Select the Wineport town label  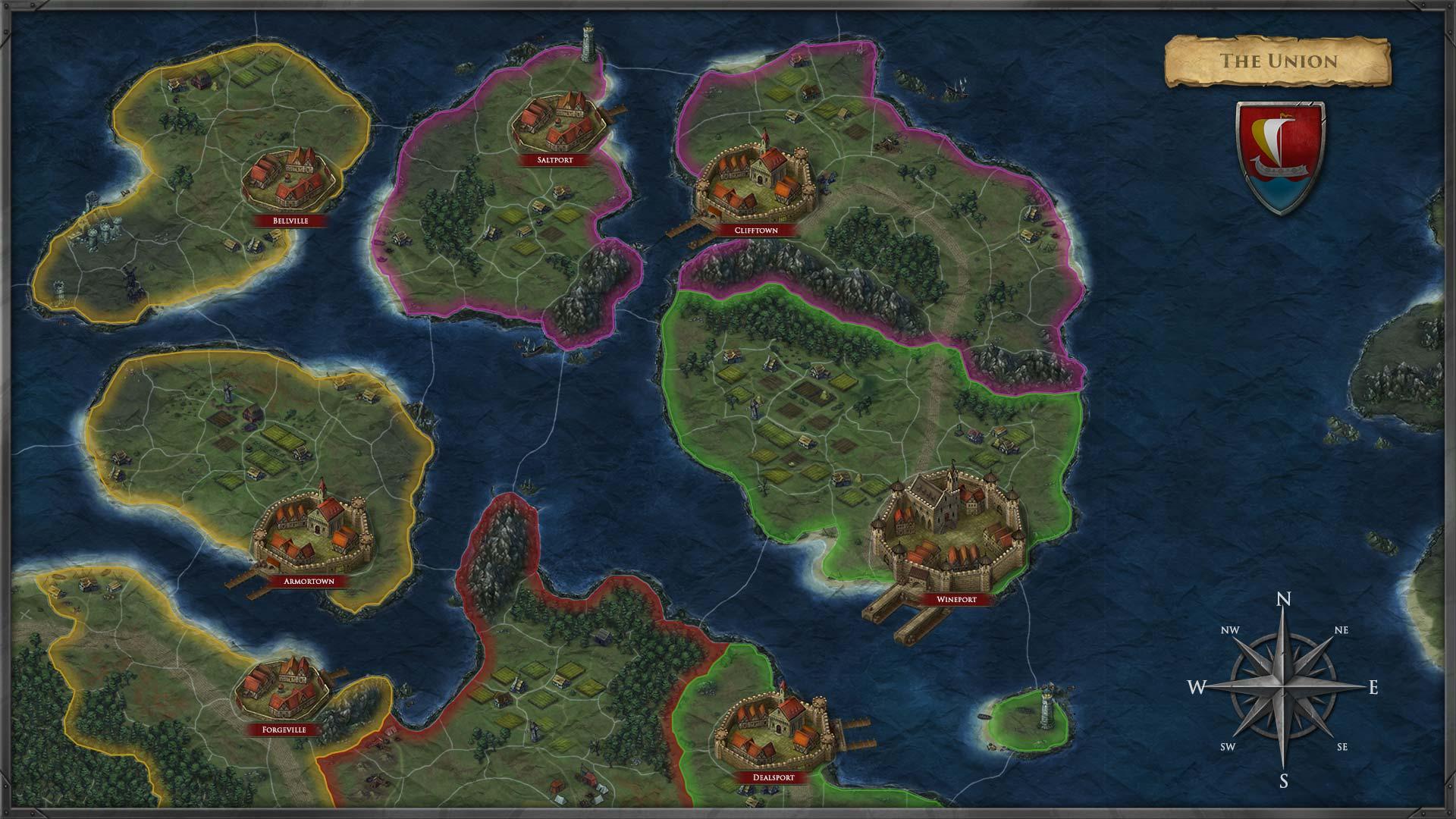coord(955,599)
